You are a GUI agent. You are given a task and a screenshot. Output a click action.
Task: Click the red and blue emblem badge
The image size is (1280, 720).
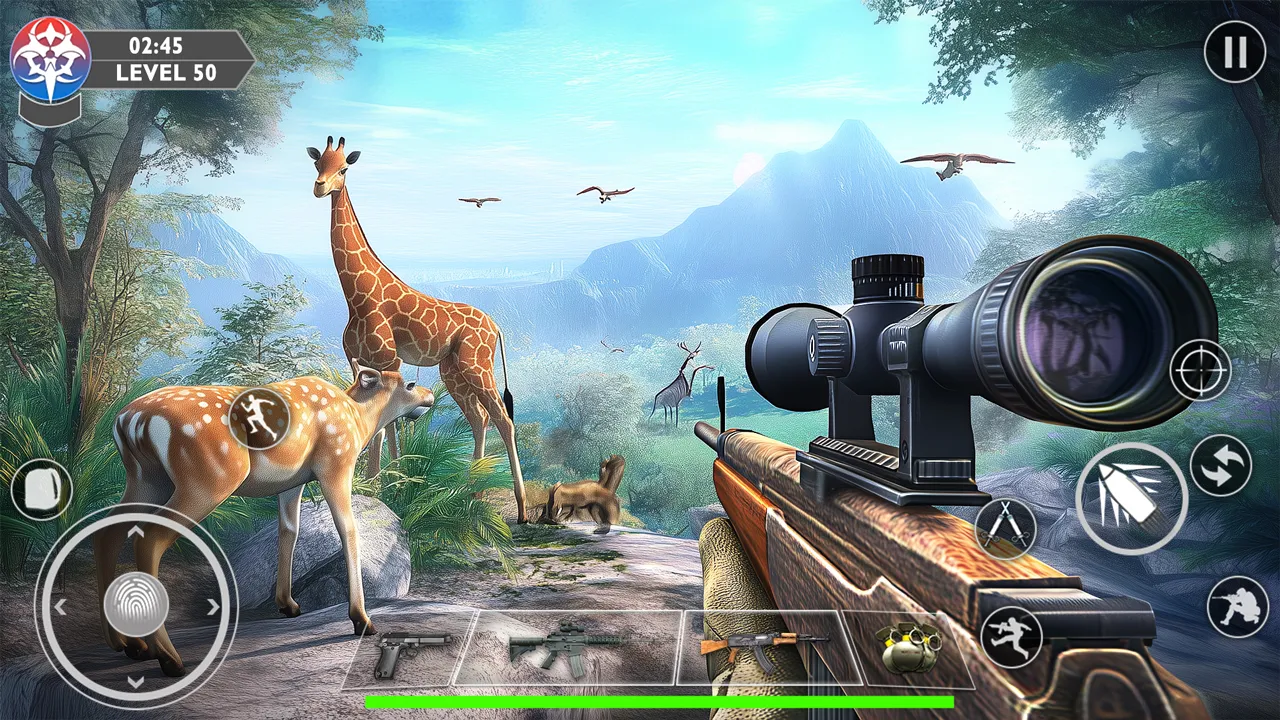click(x=50, y=58)
